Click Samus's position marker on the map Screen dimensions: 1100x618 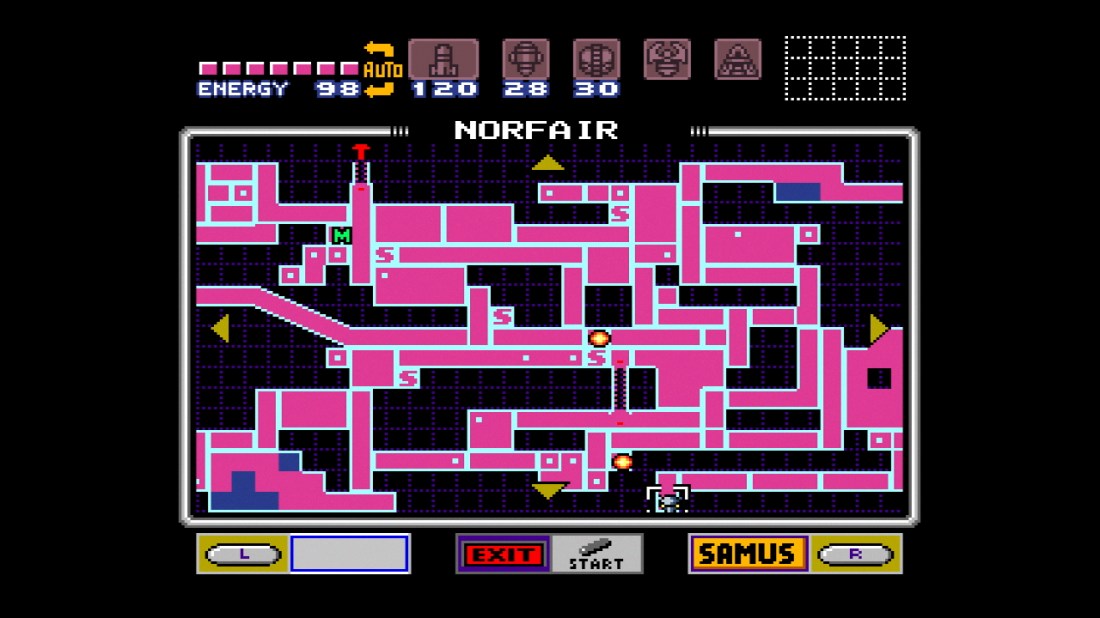click(x=668, y=499)
